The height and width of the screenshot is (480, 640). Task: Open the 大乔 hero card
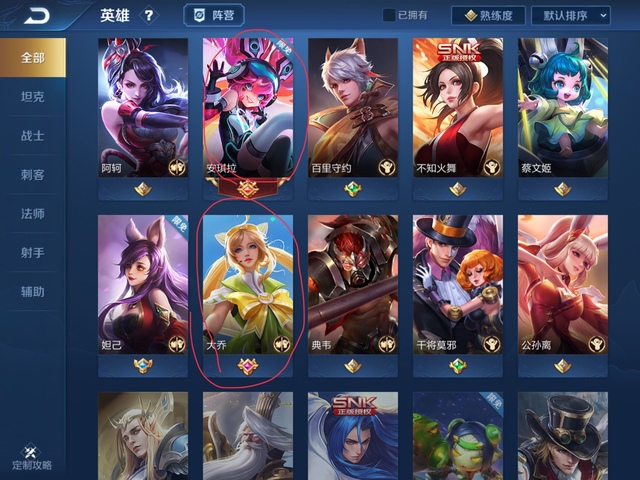tap(248, 285)
